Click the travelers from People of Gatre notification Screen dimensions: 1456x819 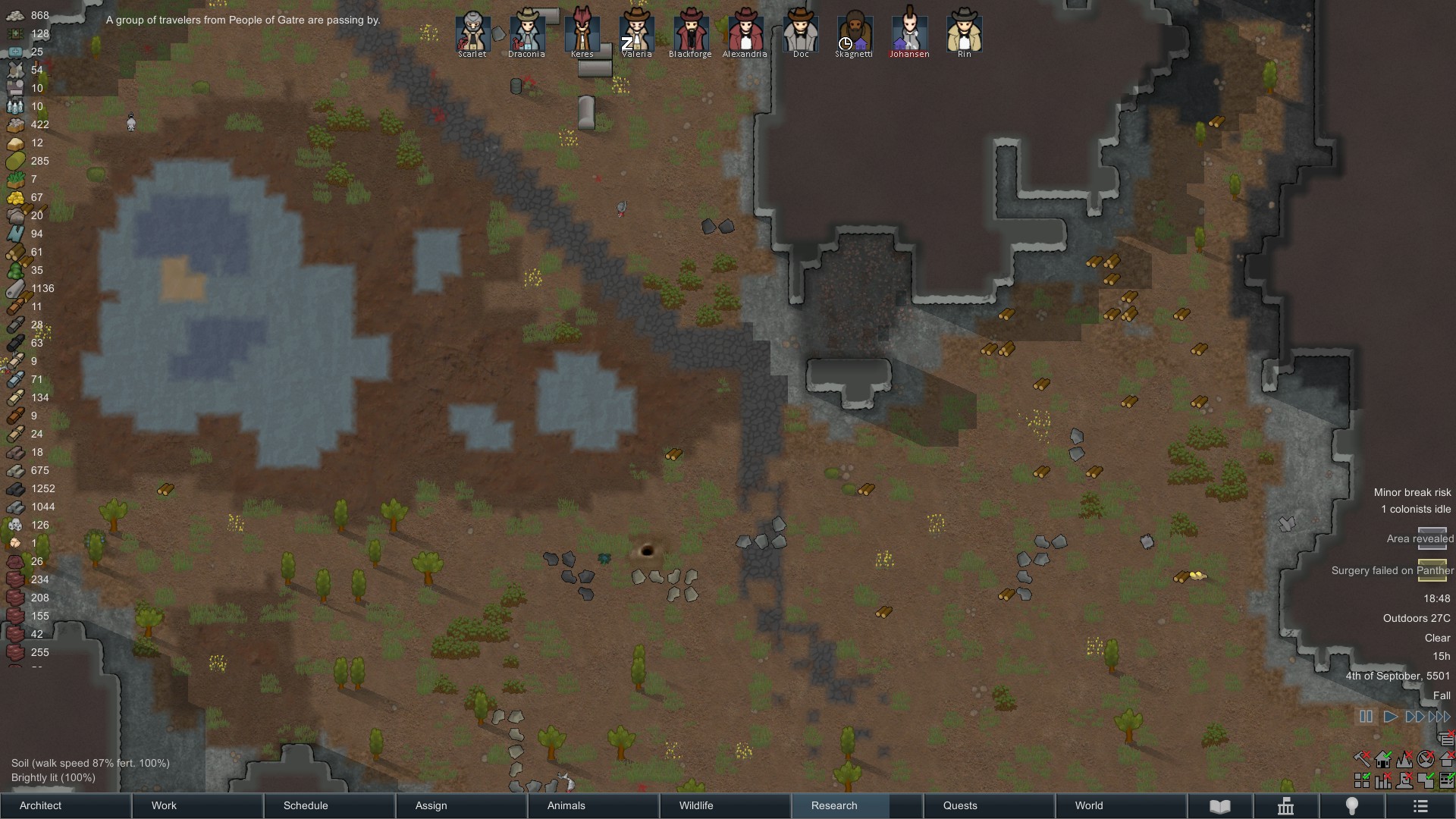[241, 20]
